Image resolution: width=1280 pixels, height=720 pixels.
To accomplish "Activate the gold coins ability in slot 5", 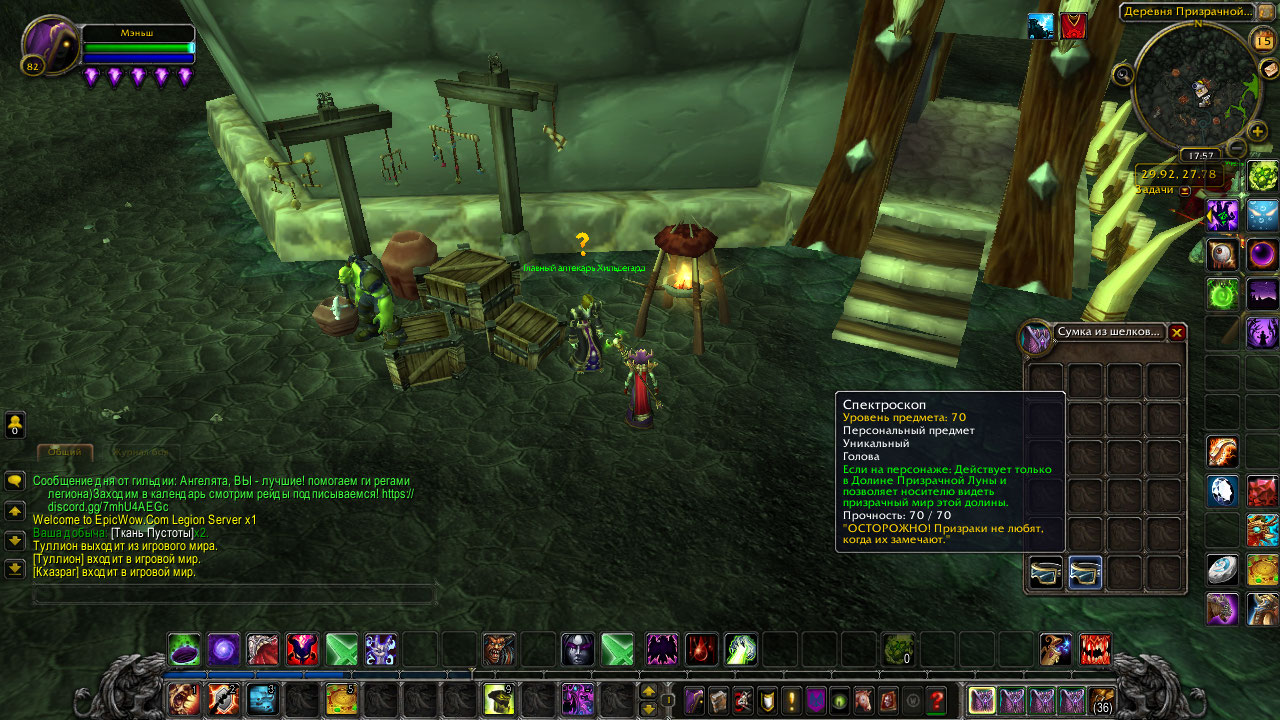I will [341, 699].
